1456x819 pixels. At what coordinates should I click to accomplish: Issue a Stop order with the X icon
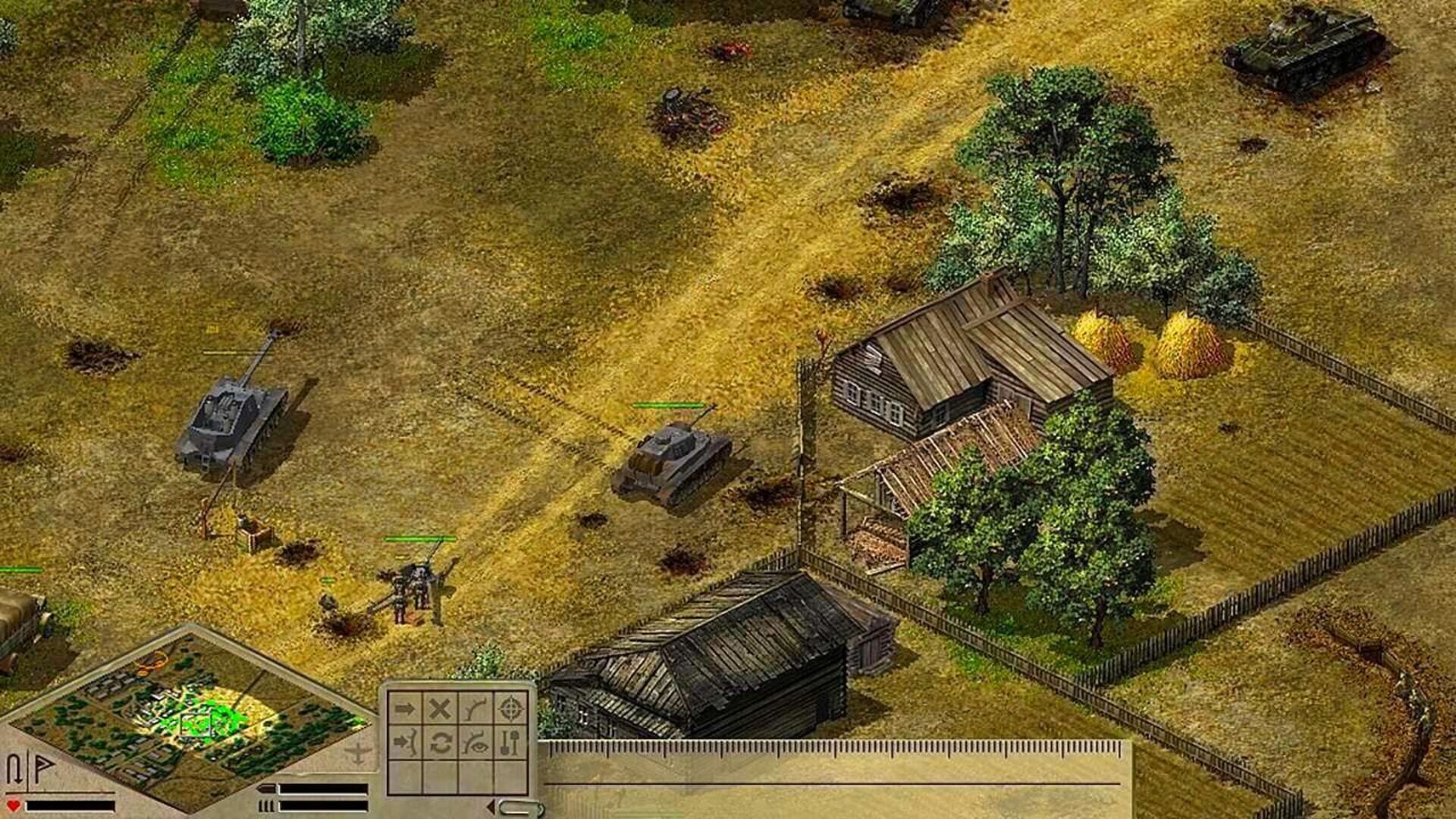pos(438,708)
